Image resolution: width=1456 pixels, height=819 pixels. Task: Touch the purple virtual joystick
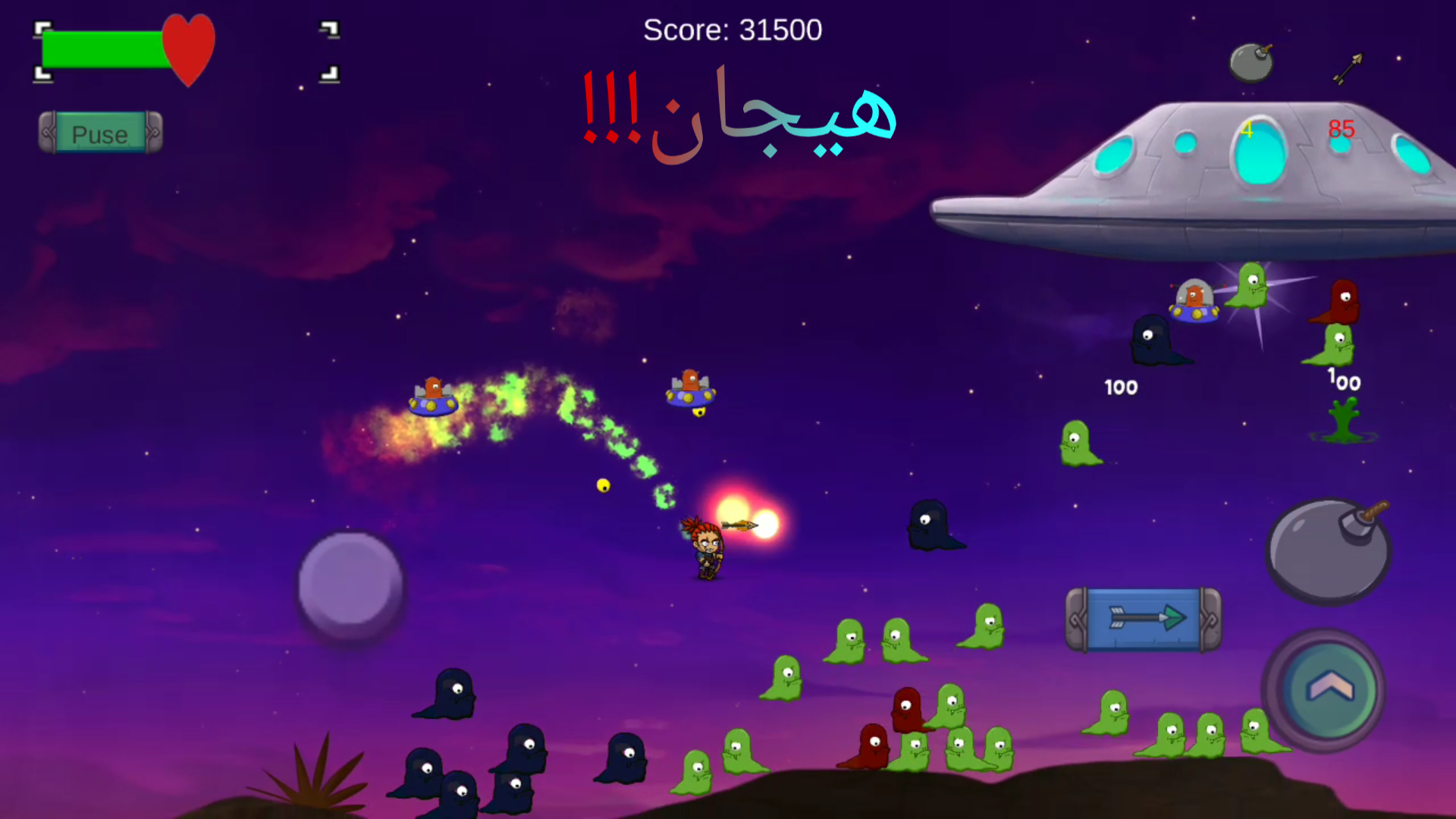[350, 585]
